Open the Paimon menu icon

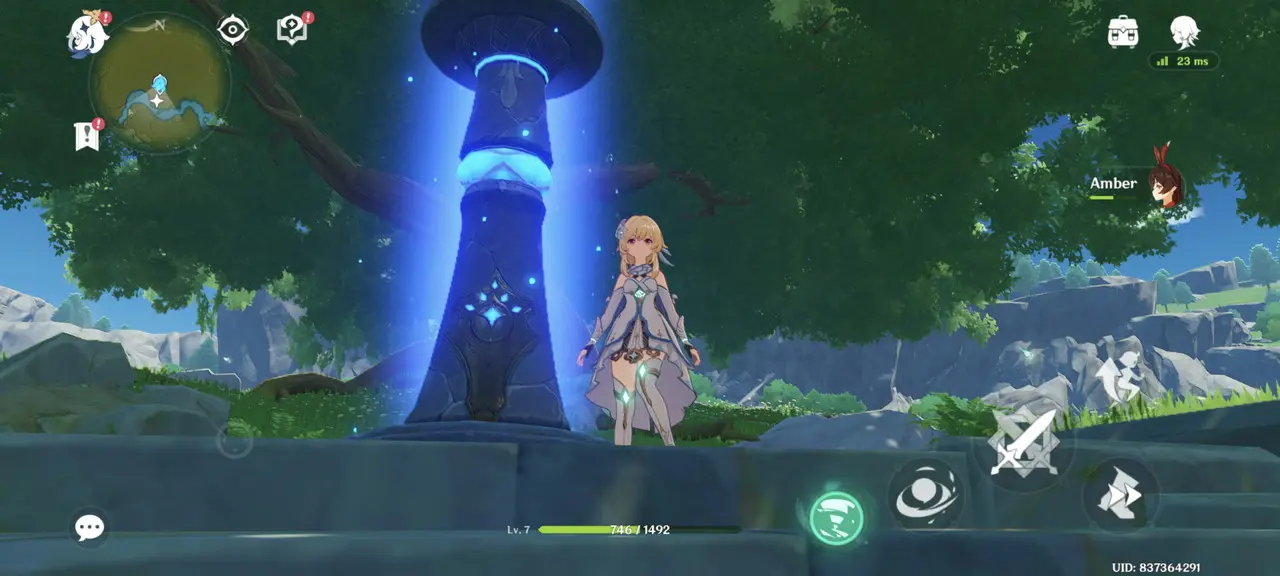click(x=87, y=34)
